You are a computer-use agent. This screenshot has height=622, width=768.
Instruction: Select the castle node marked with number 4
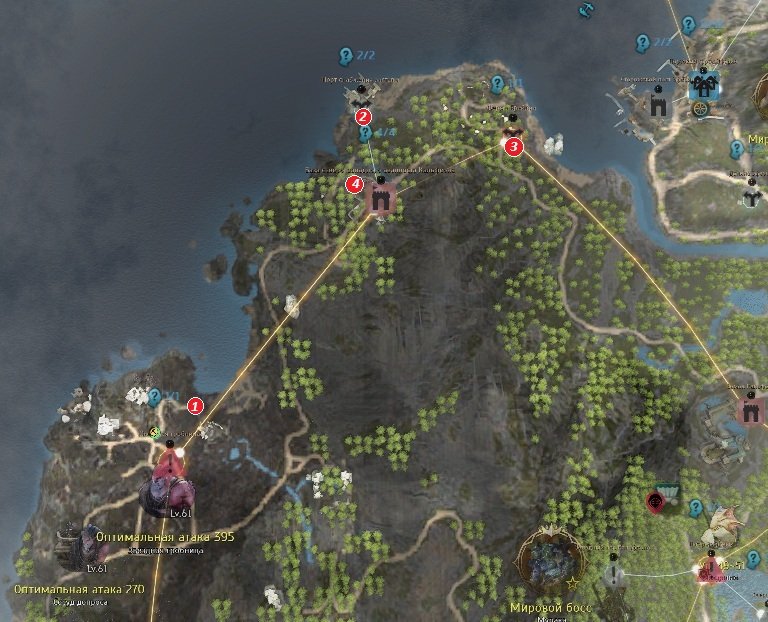380,197
